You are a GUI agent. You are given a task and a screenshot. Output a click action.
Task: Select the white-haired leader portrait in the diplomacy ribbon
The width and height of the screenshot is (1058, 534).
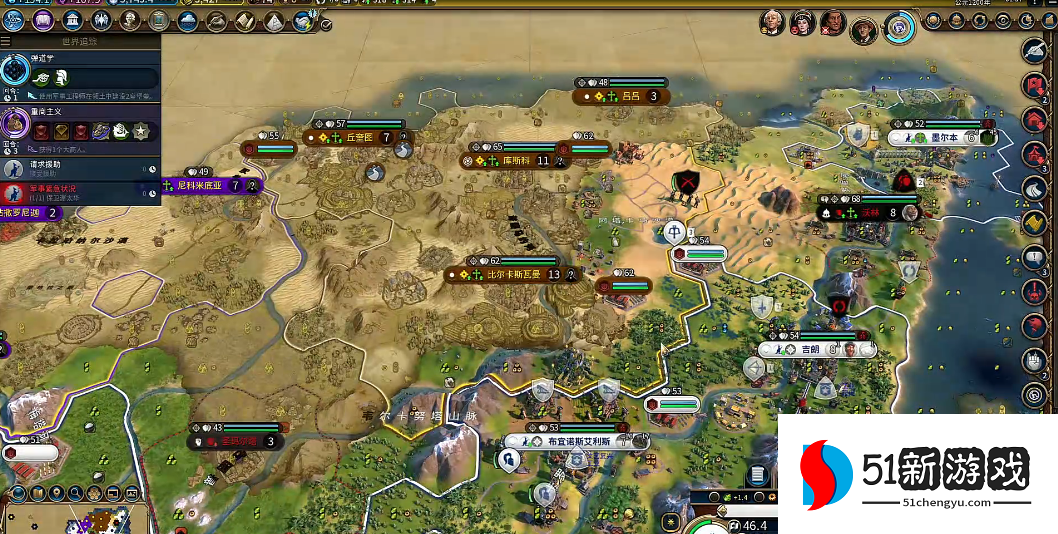pos(771,21)
